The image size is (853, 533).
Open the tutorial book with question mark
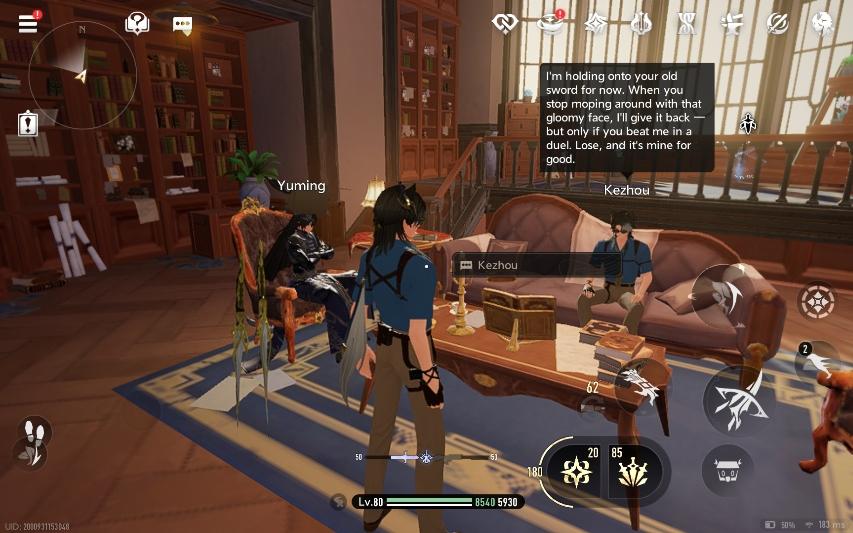coord(137,24)
